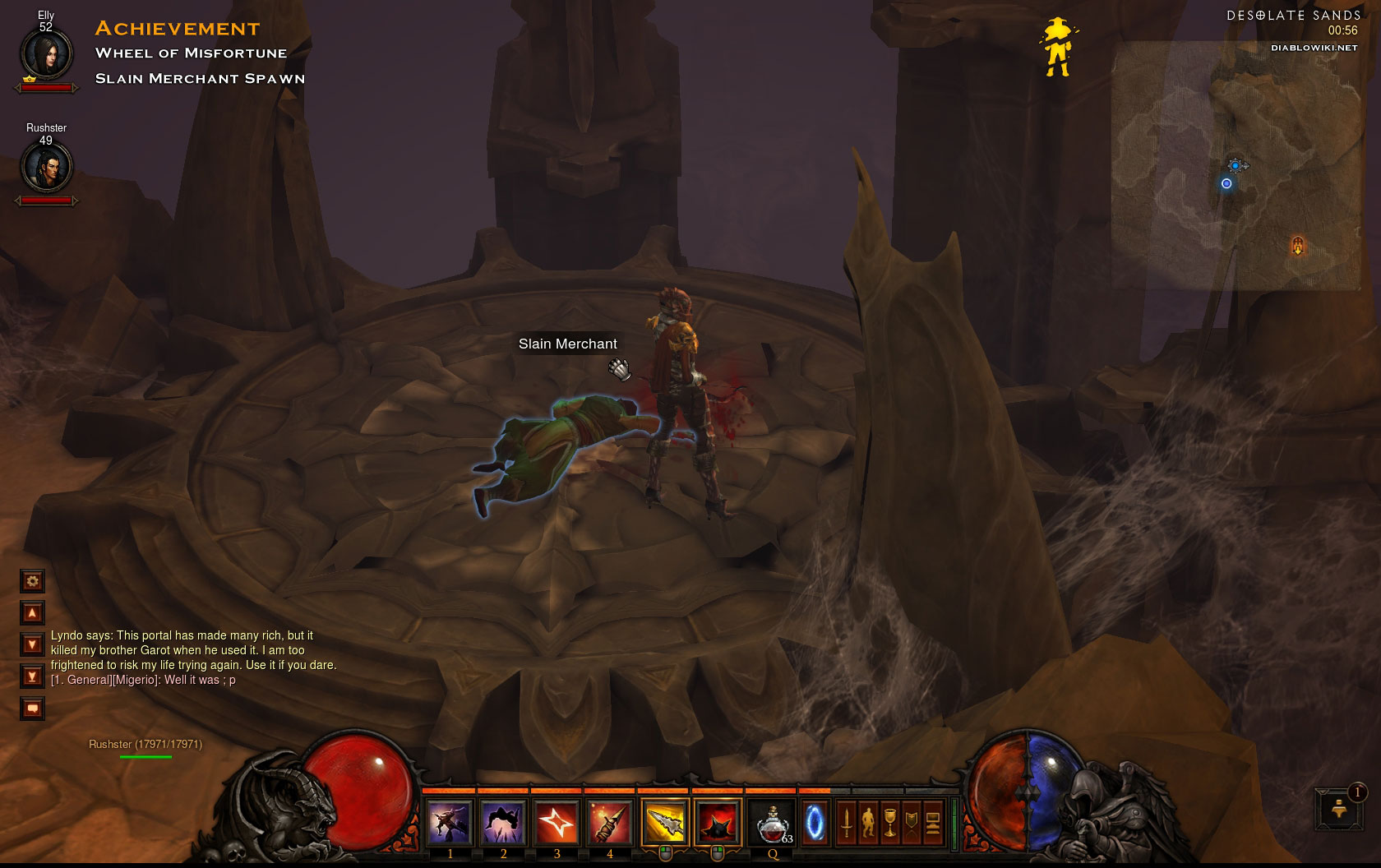Open the skills menu sword icon
This screenshot has width=1381, height=868.
847,823
